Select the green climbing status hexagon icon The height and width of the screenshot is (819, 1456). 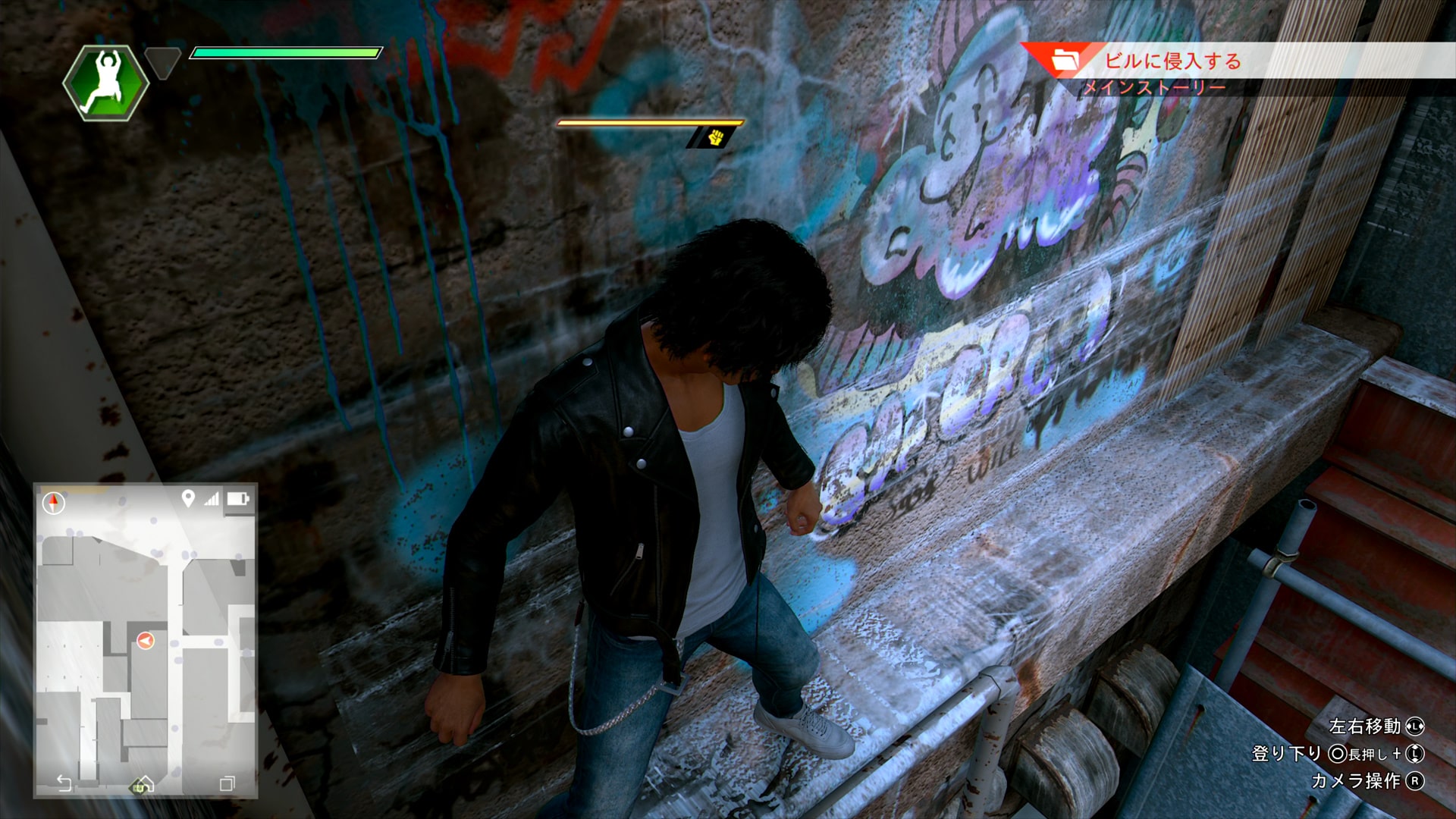click(x=105, y=83)
